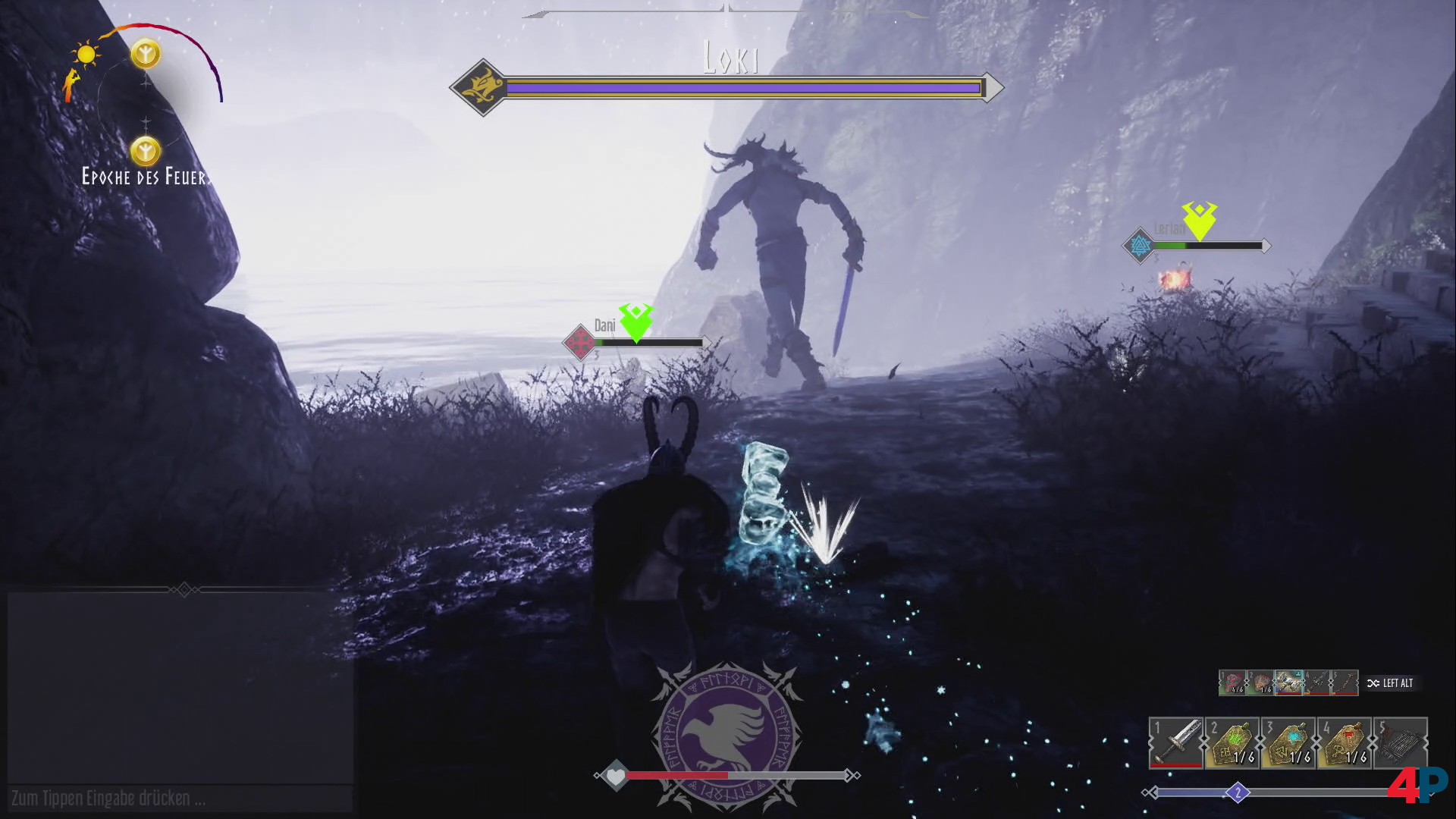Image resolution: width=1456 pixels, height=819 pixels.
Task: Click the purple raven clan emblem
Action: point(726,734)
